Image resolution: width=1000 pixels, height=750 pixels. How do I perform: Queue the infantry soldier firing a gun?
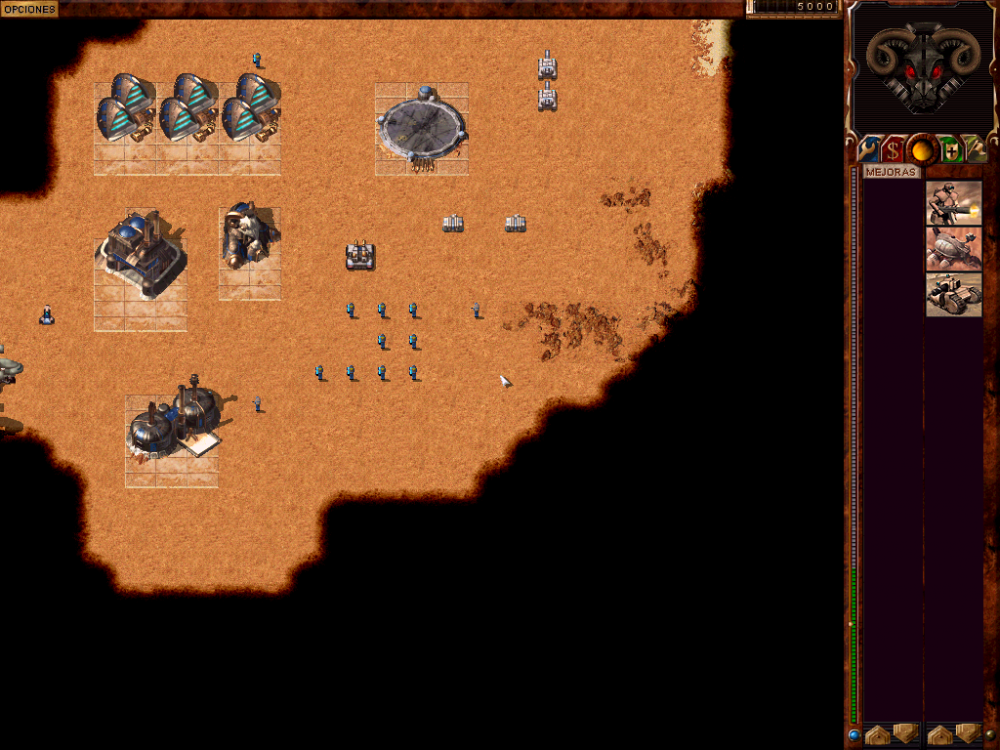coord(953,203)
